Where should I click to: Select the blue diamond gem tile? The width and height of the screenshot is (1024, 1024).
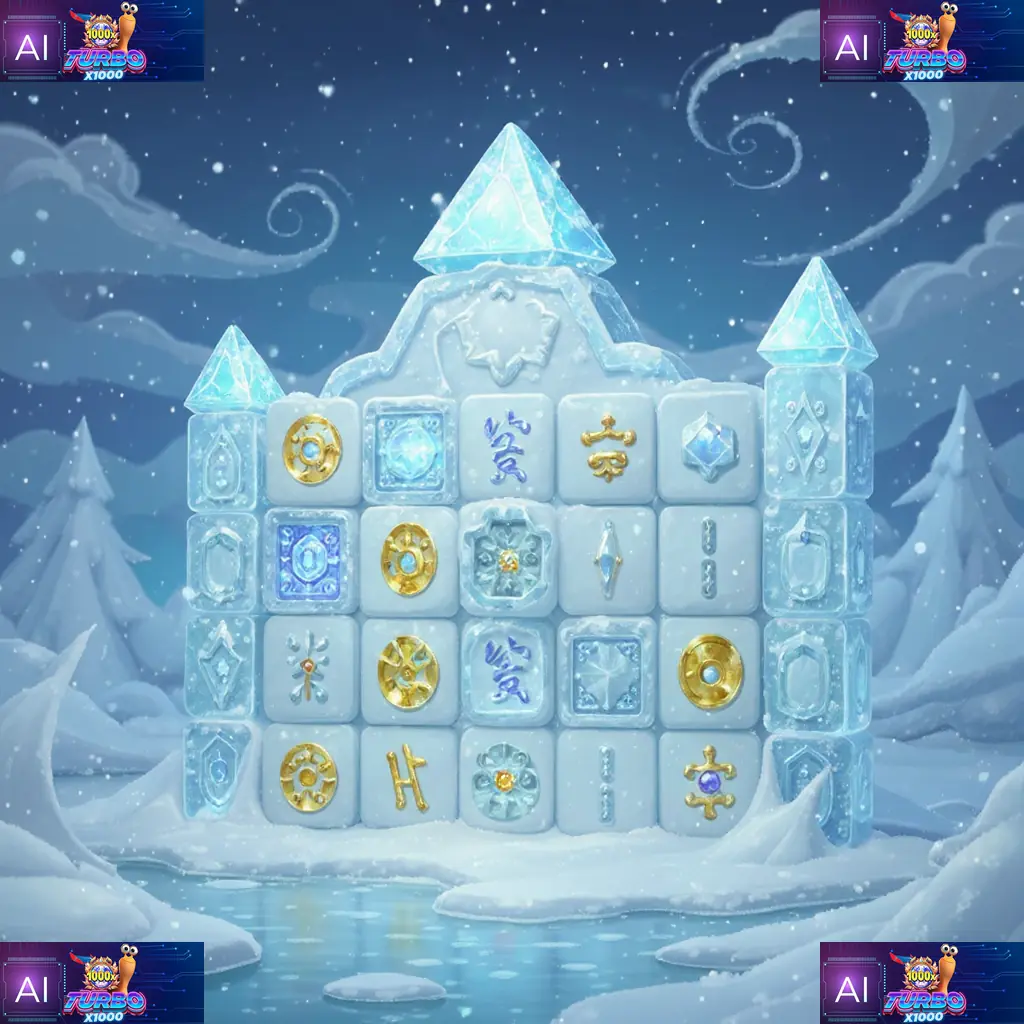[x=708, y=446]
